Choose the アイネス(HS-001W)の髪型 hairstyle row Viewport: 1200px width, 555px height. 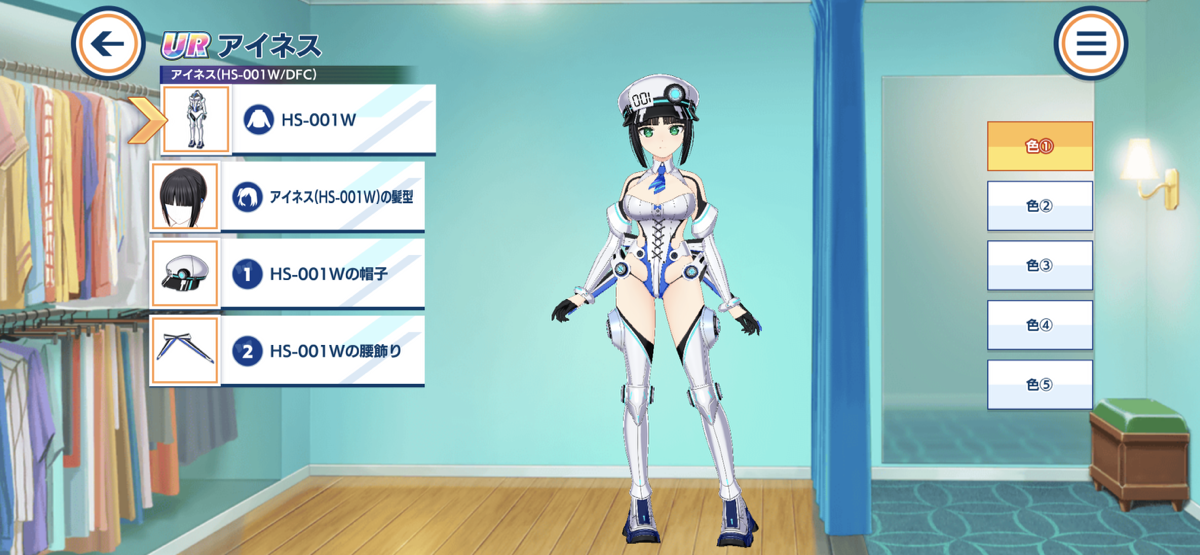tap(325, 197)
